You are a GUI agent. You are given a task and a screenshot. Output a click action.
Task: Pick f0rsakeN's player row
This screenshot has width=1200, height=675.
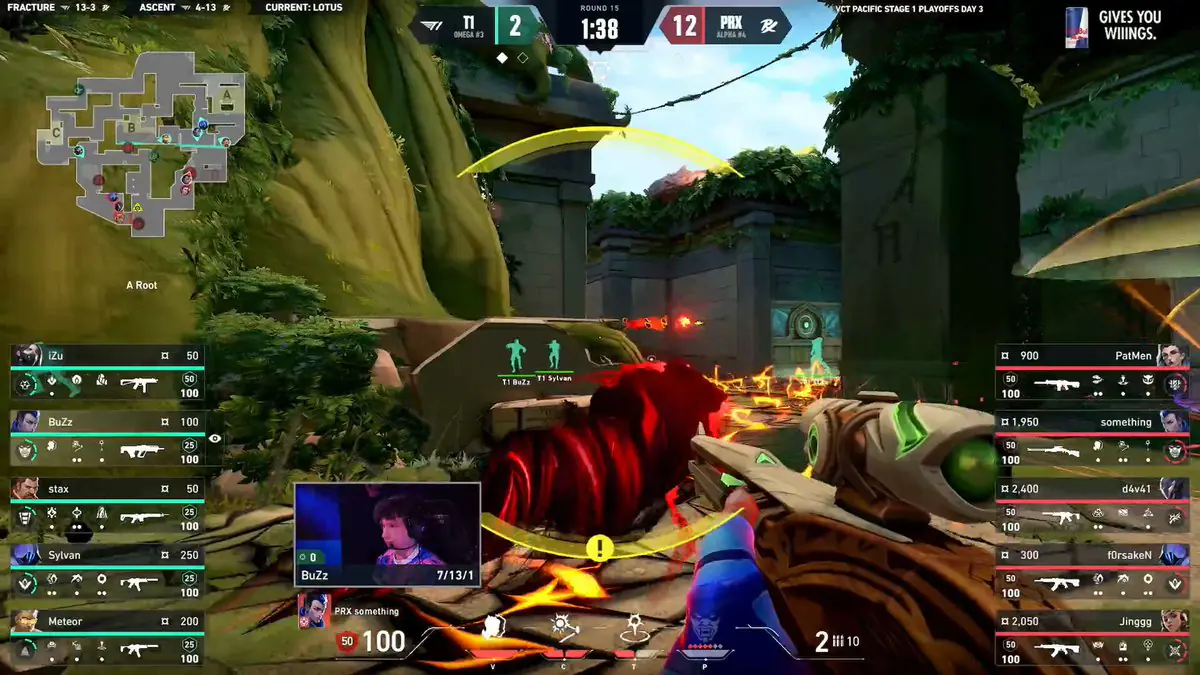pos(1092,571)
